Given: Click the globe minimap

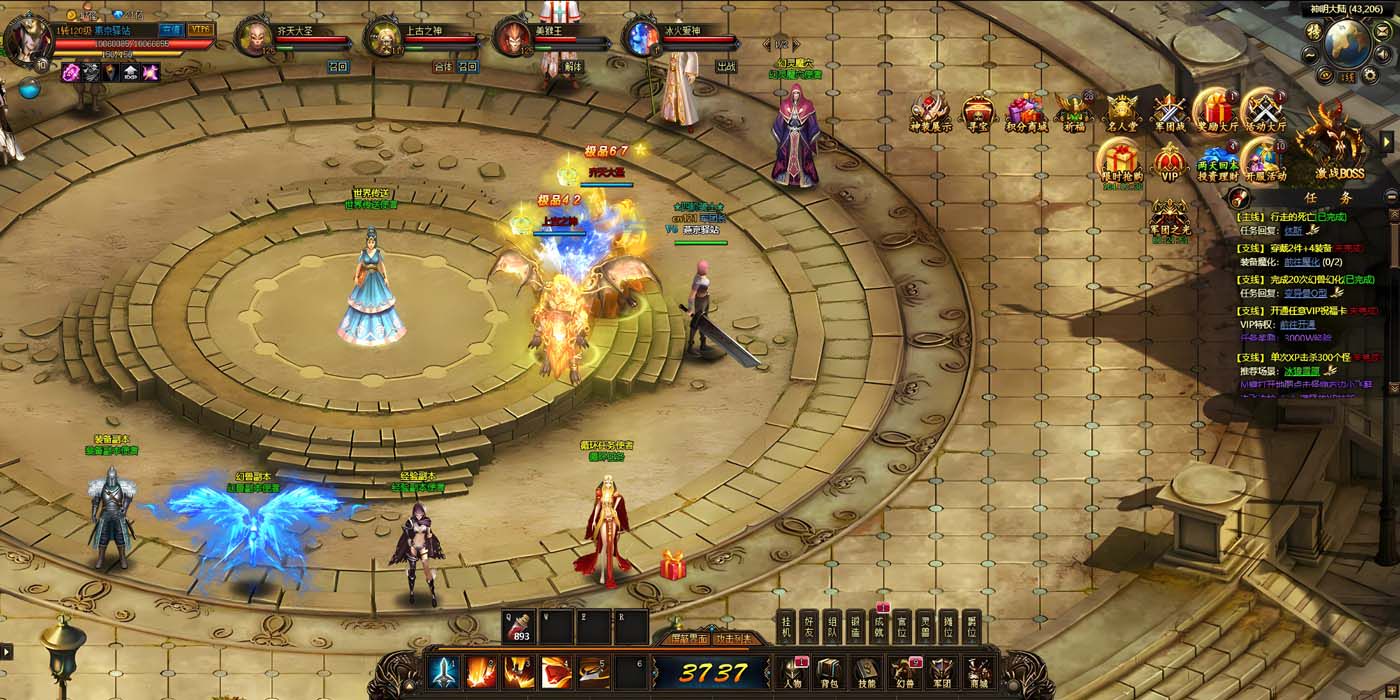Looking at the screenshot, I should [1346, 43].
